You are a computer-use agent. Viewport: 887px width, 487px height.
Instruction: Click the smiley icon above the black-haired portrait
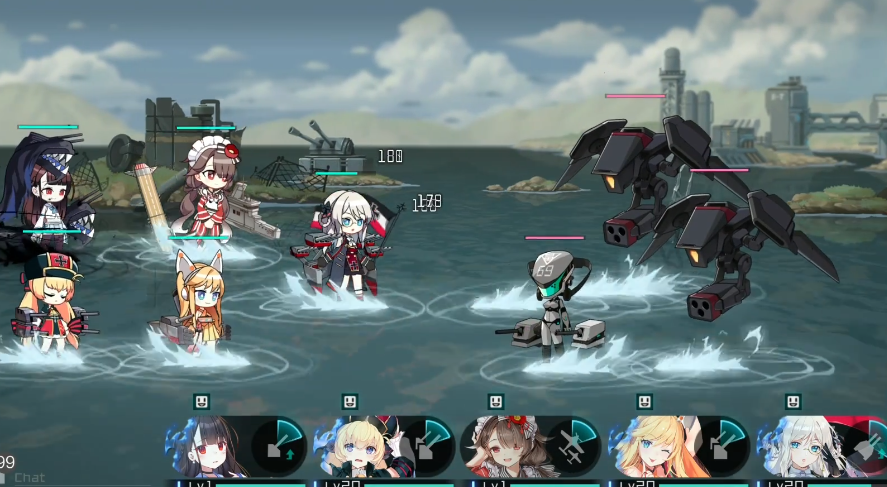pyautogui.click(x=202, y=402)
